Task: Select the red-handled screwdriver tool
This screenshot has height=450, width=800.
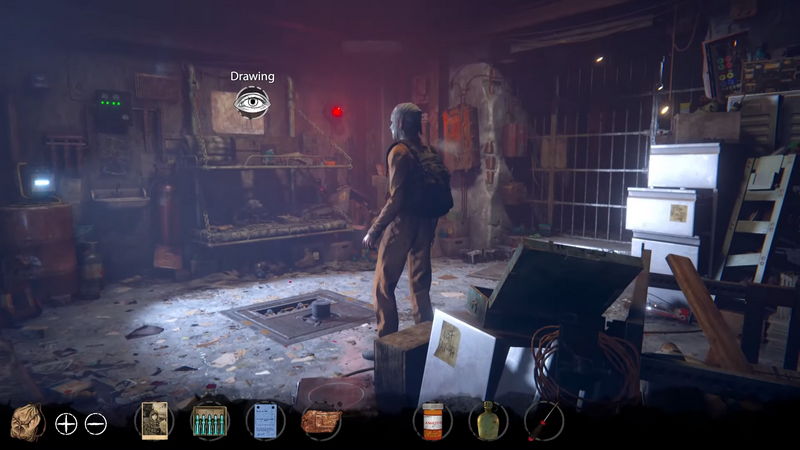Action: [x=544, y=421]
